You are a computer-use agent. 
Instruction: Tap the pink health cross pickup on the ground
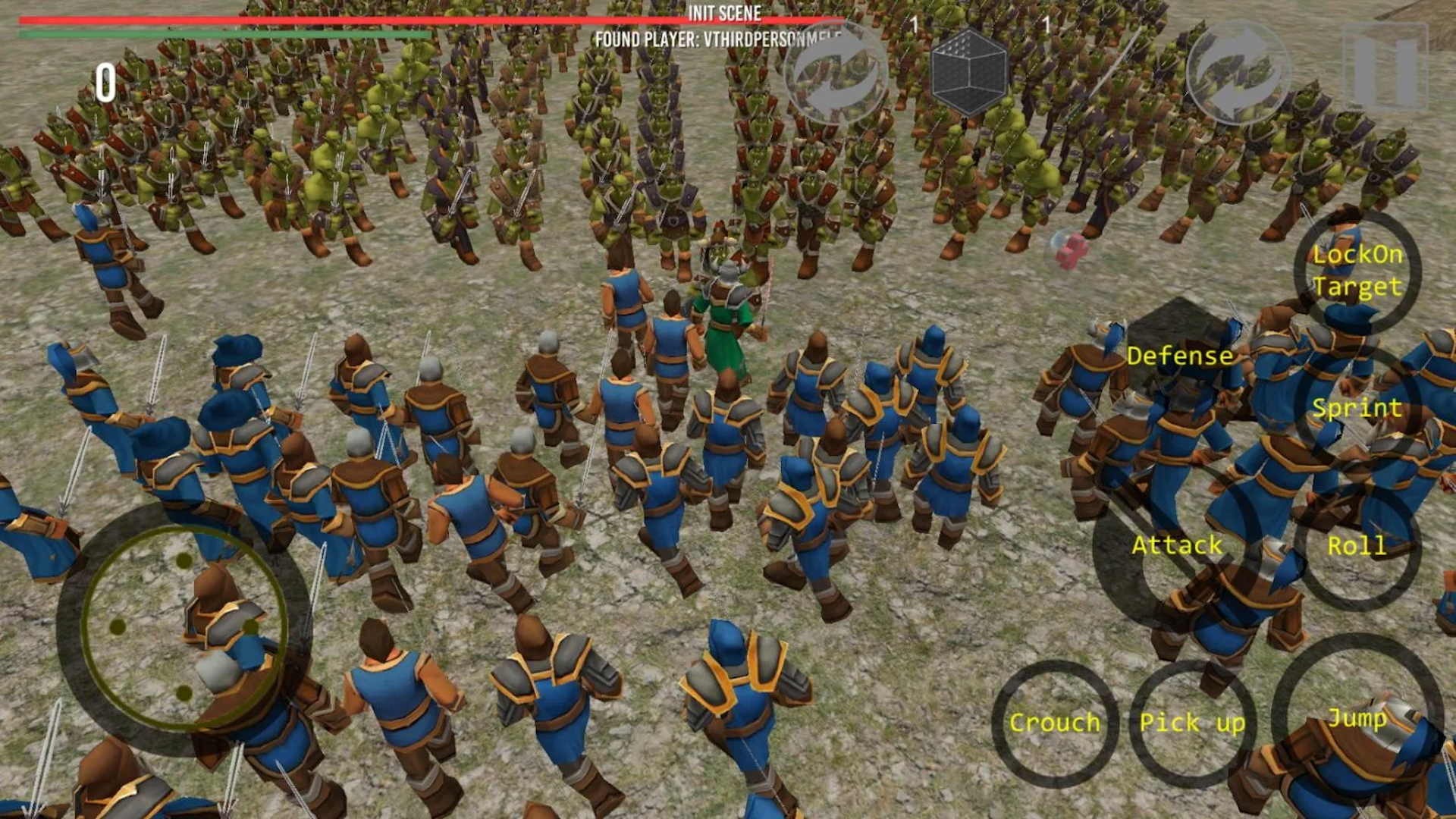click(1072, 251)
